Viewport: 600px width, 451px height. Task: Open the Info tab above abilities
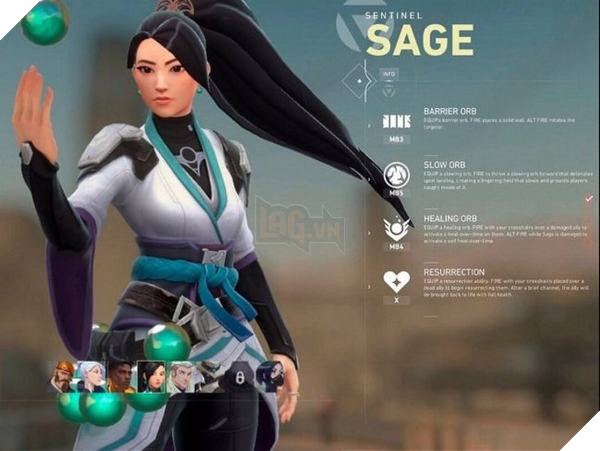pos(390,73)
